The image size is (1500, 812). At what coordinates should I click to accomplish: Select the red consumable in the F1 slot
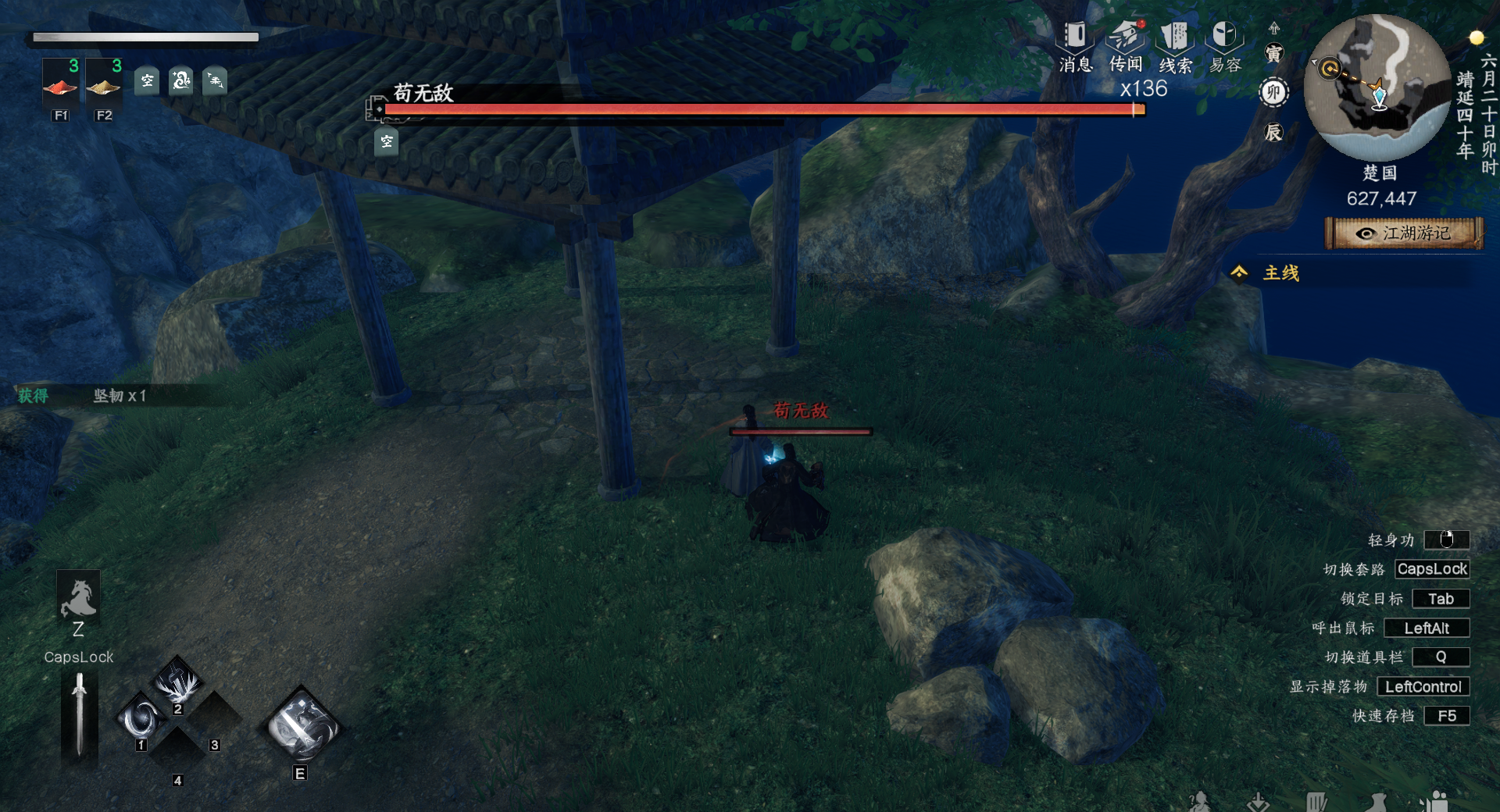60,86
